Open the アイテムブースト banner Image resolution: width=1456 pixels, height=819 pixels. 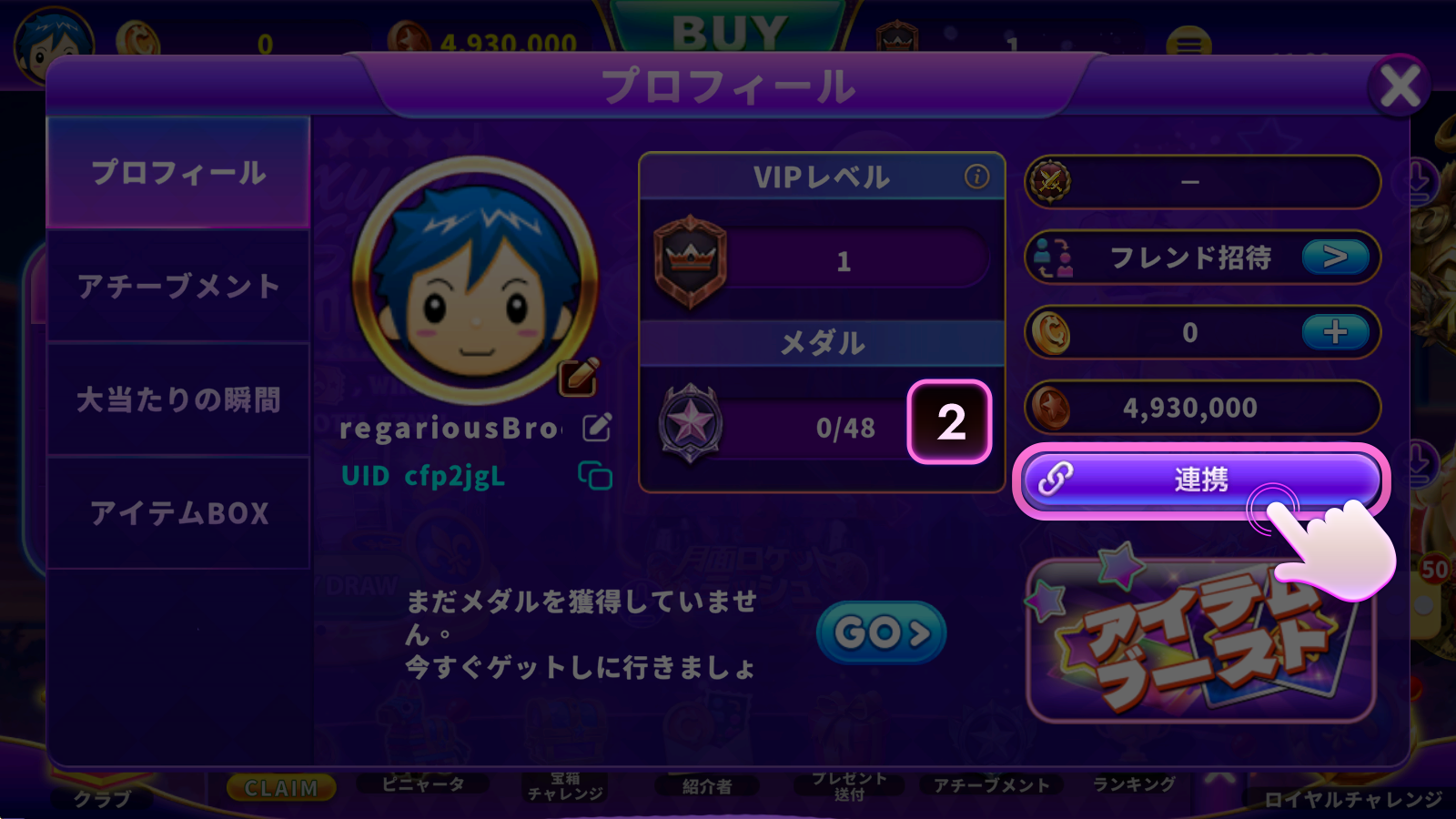click(1200, 641)
